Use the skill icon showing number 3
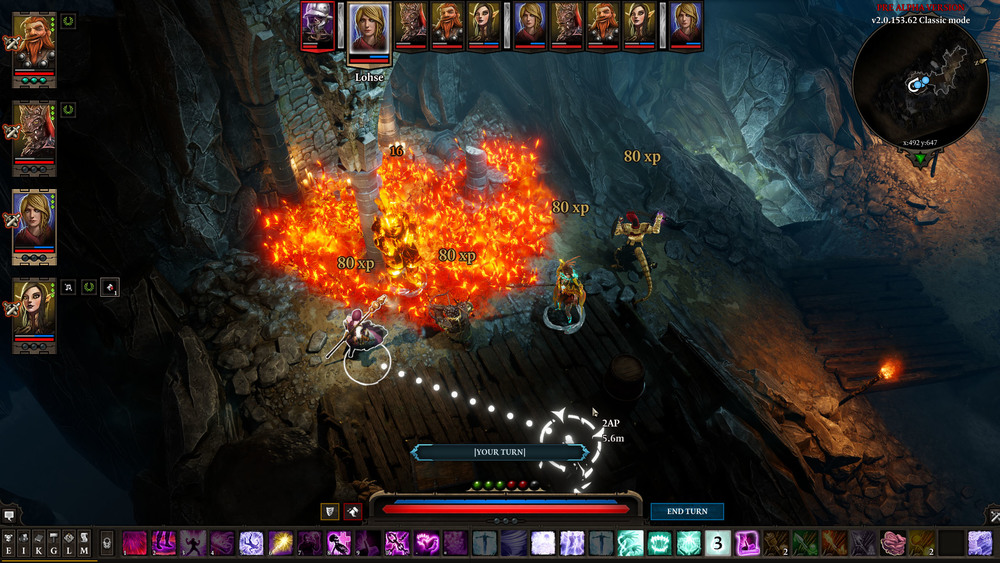 tap(717, 543)
